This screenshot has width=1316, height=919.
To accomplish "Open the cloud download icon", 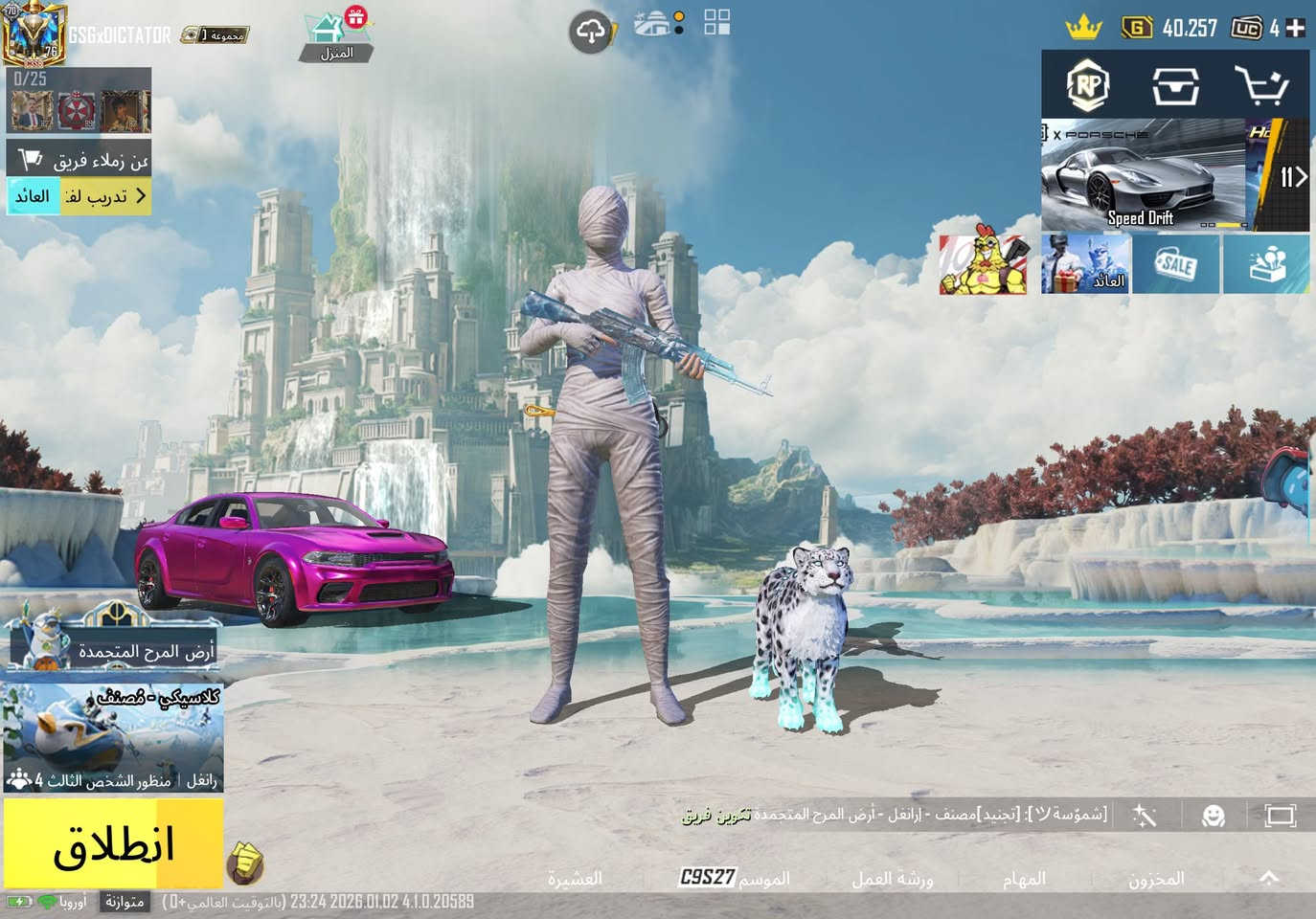I will click(591, 33).
